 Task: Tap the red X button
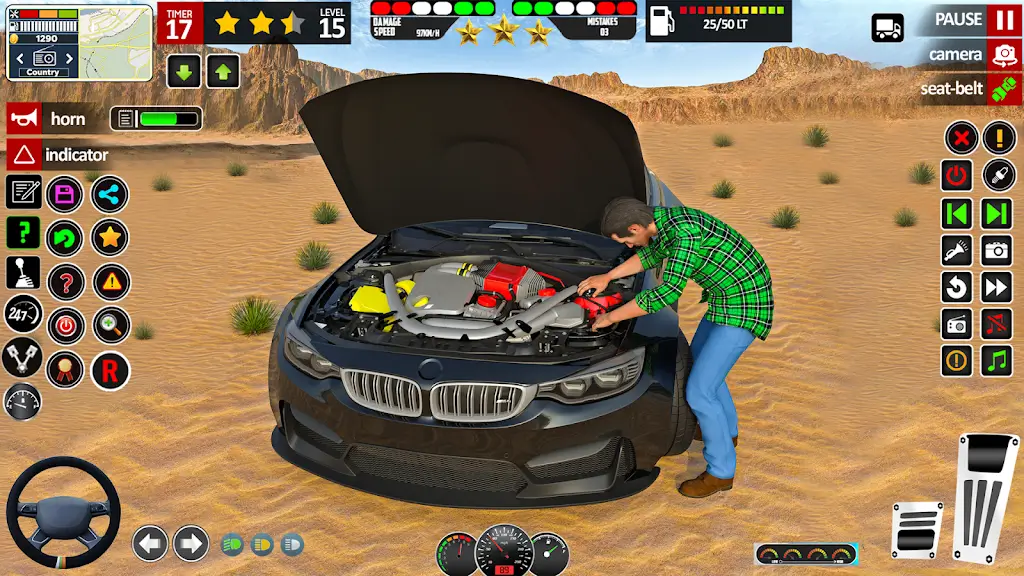click(x=961, y=137)
